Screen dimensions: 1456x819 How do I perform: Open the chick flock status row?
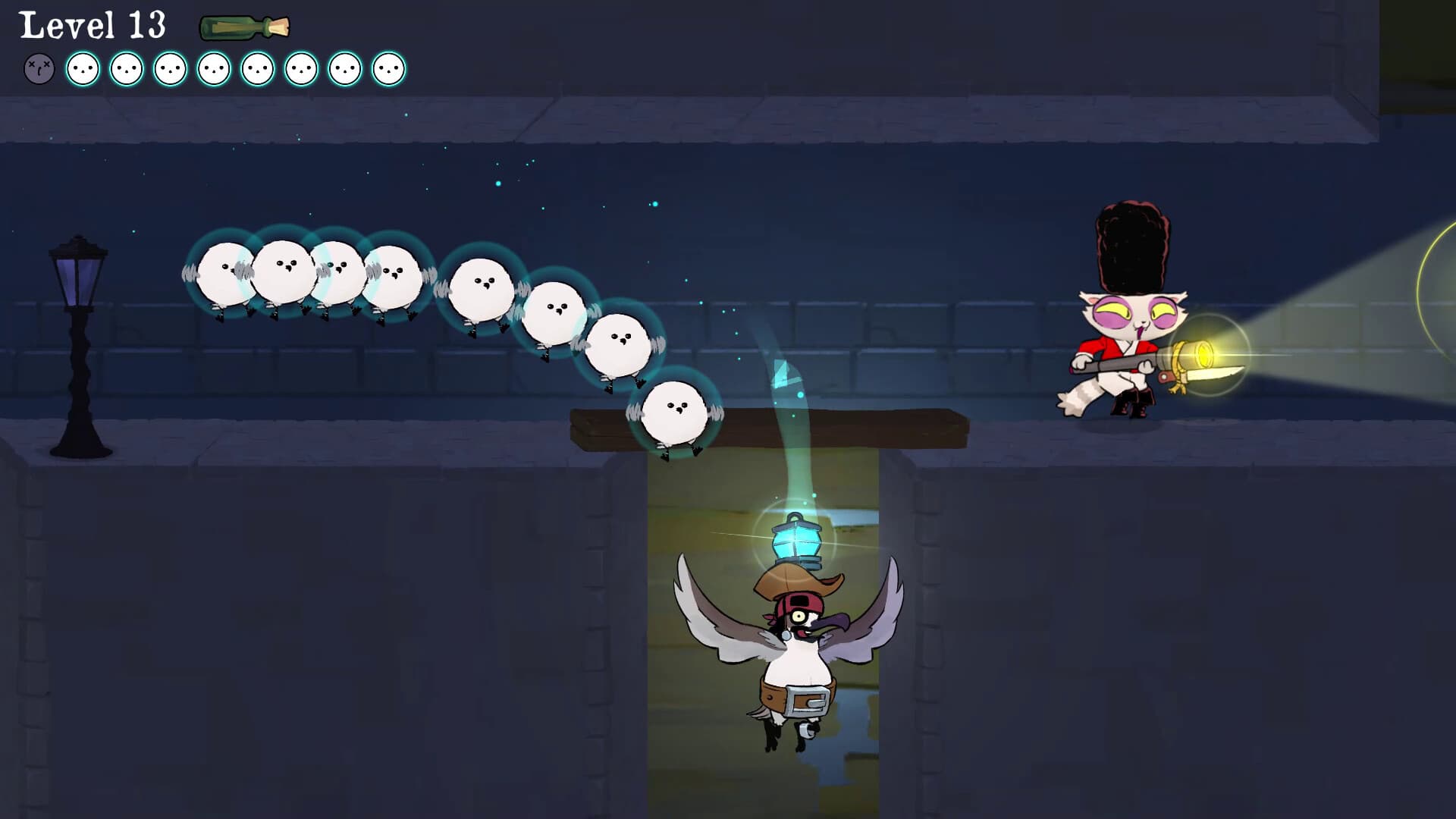point(212,71)
